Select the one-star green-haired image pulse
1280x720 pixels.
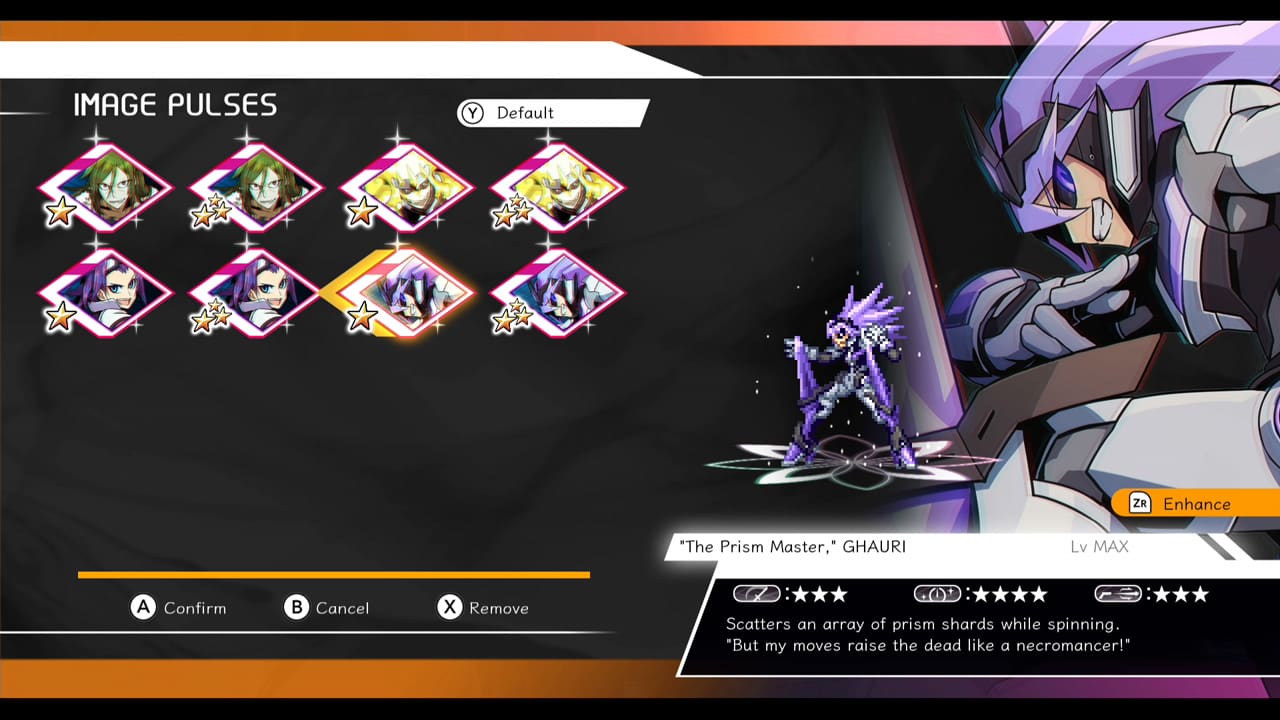pyautogui.click(x=105, y=188)
